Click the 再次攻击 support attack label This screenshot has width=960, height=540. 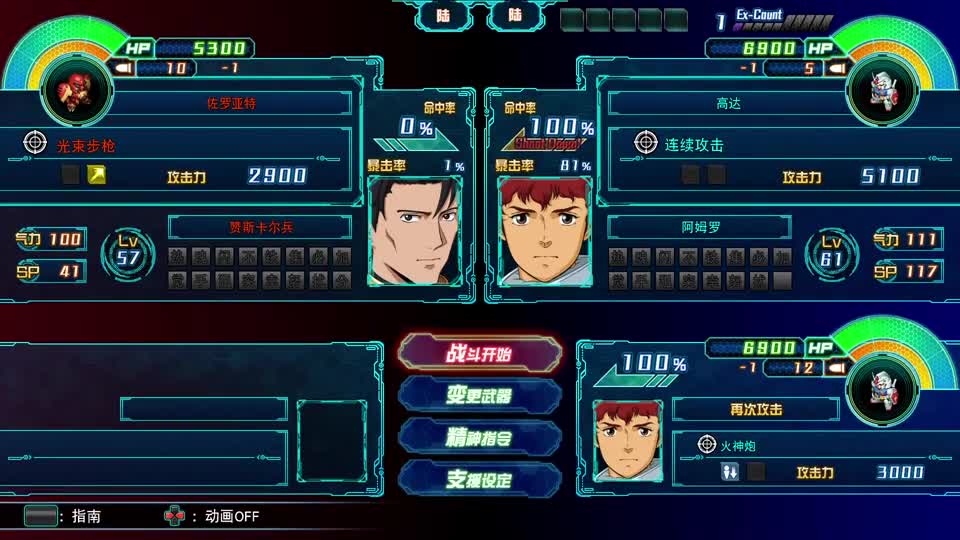pyautogui.click(x=755, y=409)
